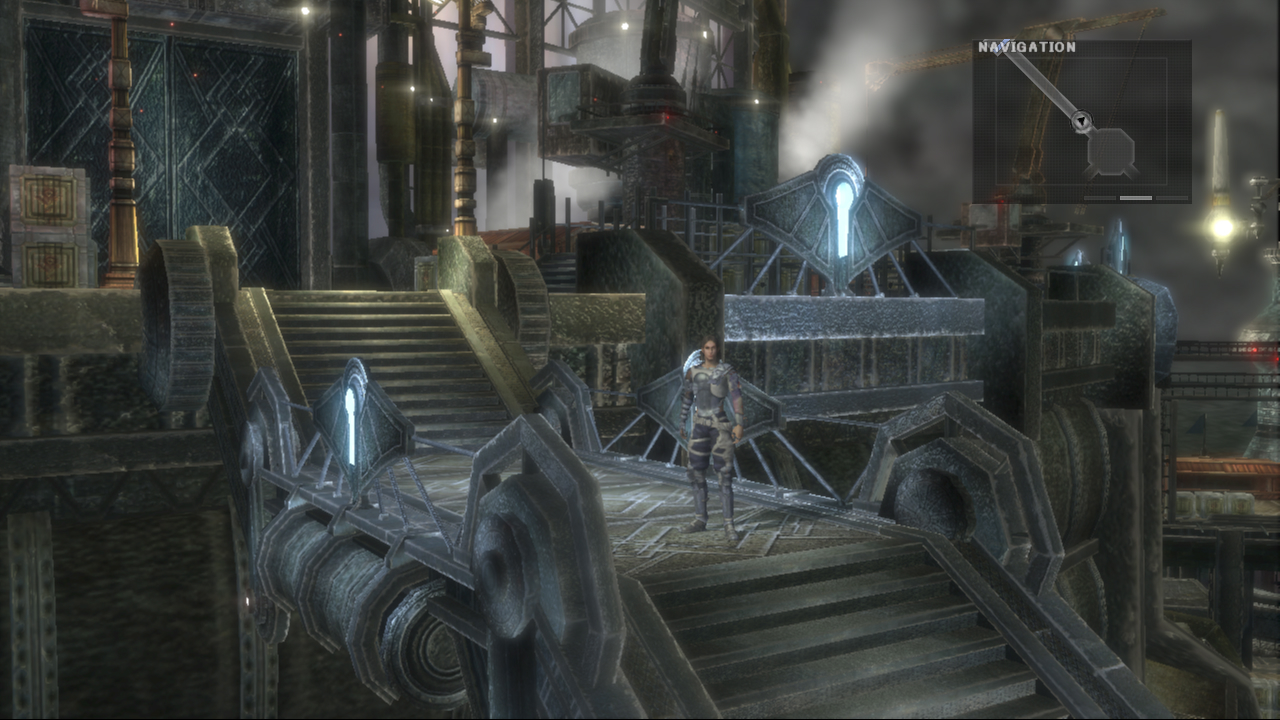
Task: Click the inner map border frame to expand view
Action: pyautogui.click(x=996, y=120)
